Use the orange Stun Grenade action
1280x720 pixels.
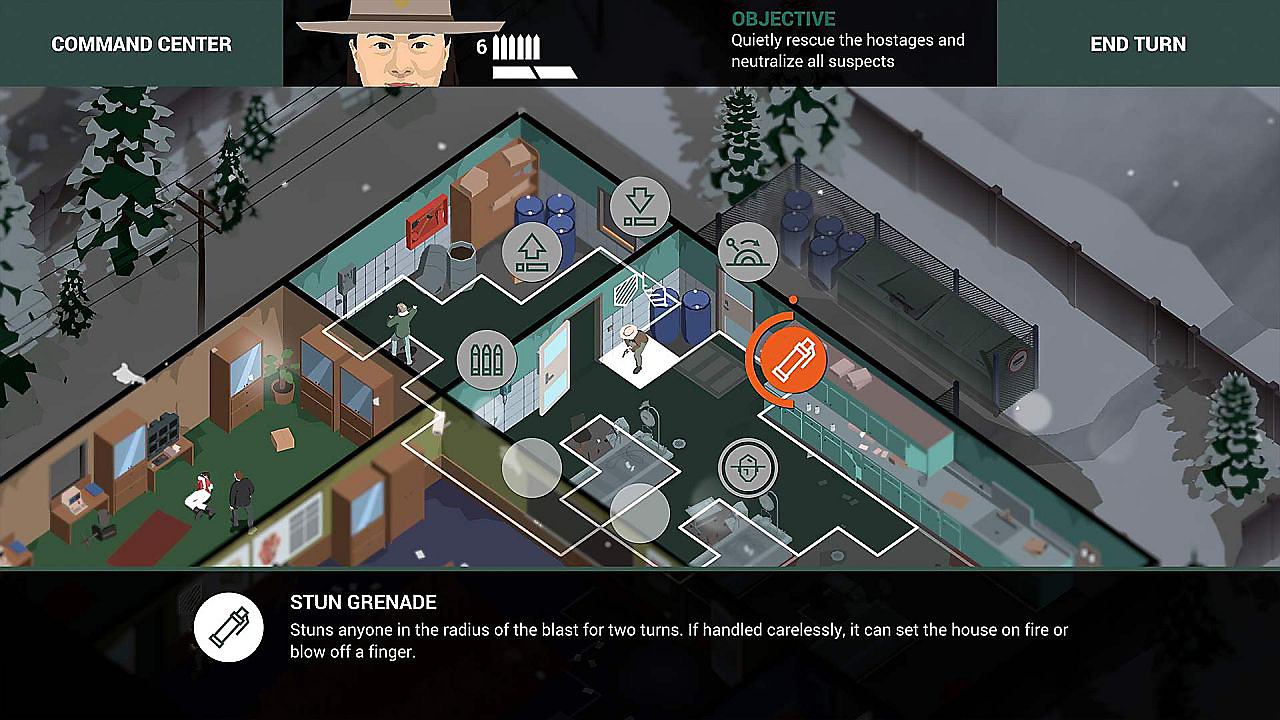[x=794, y=359]
